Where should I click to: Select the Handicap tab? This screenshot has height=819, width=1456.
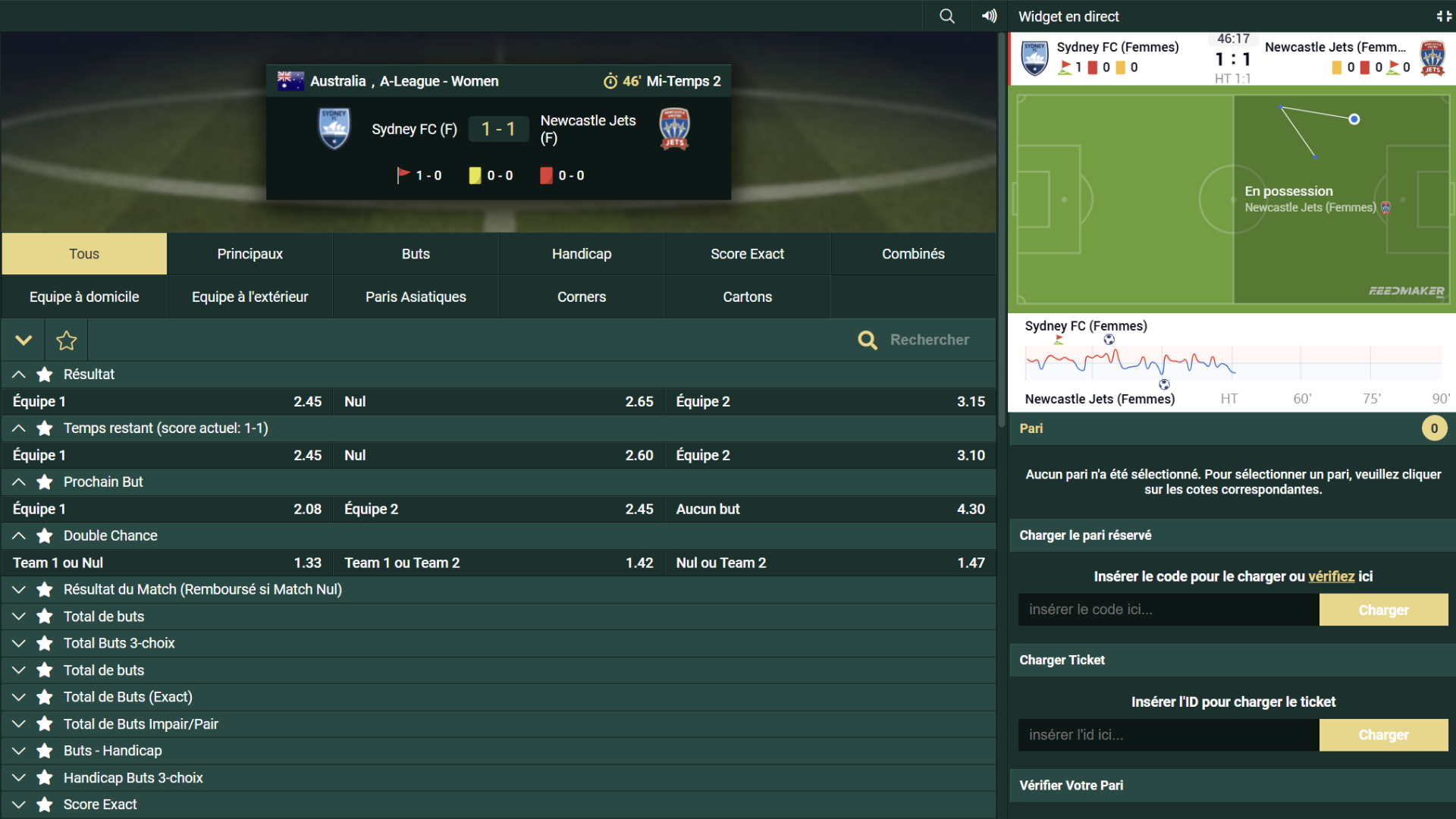[x=581, y=254]
